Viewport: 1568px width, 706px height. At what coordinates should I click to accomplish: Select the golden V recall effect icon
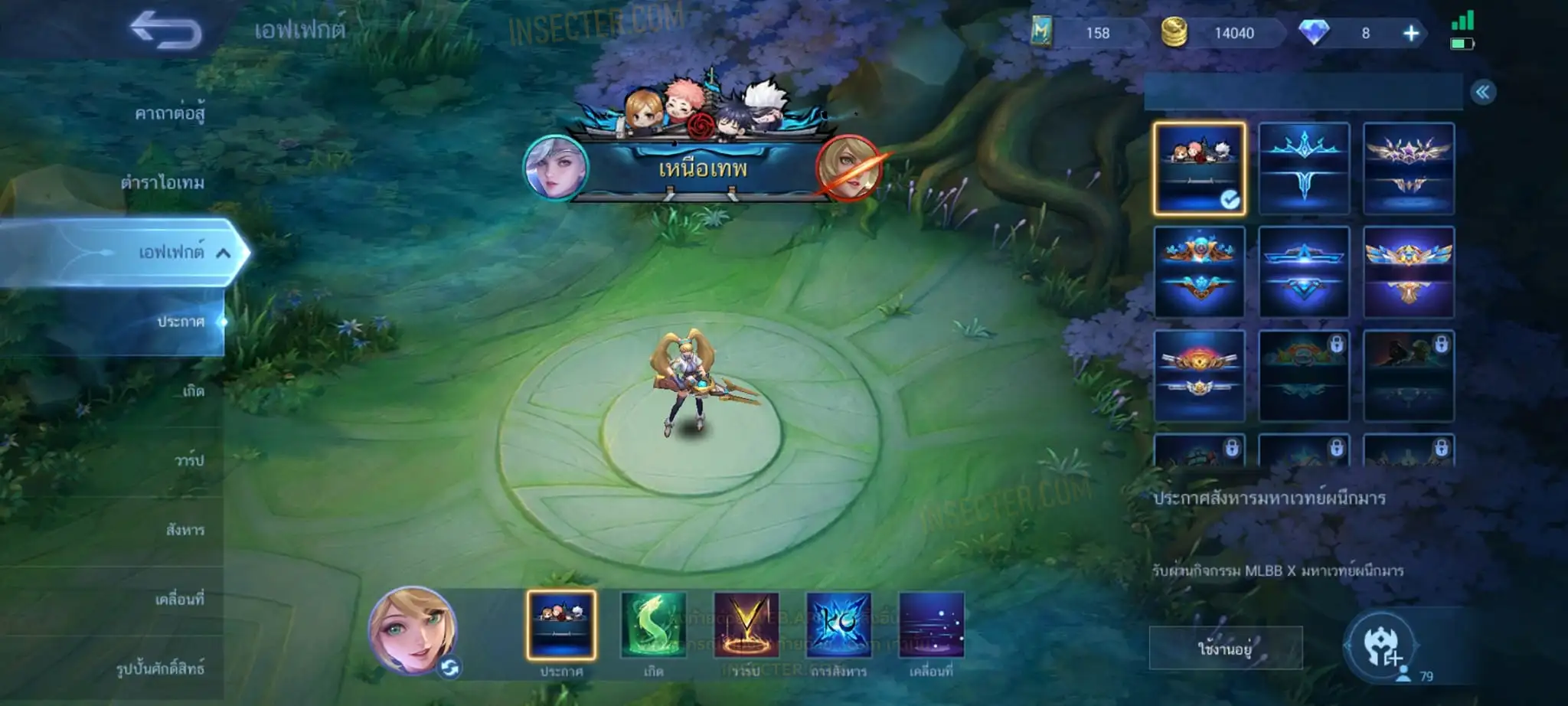click(x=746, y=626)
